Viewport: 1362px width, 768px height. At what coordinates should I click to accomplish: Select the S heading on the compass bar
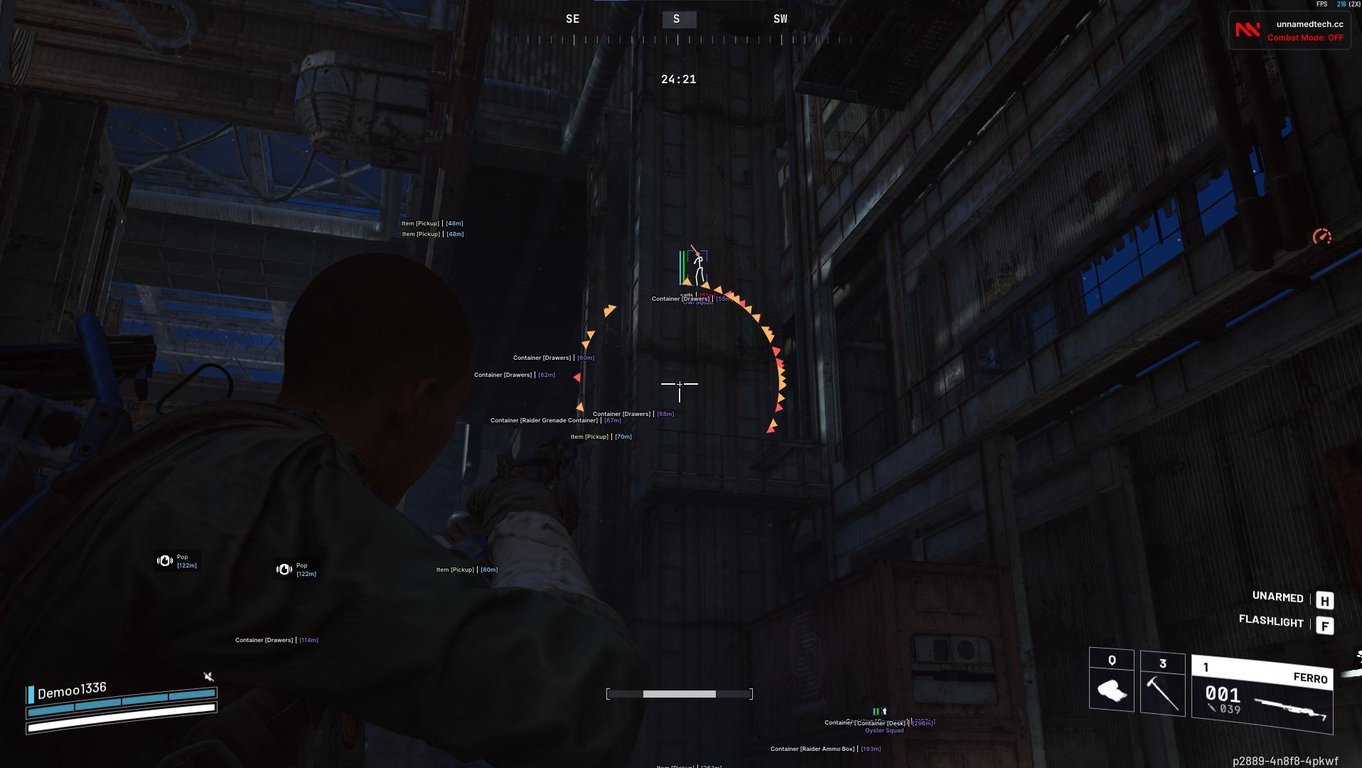tap(677, 18)
